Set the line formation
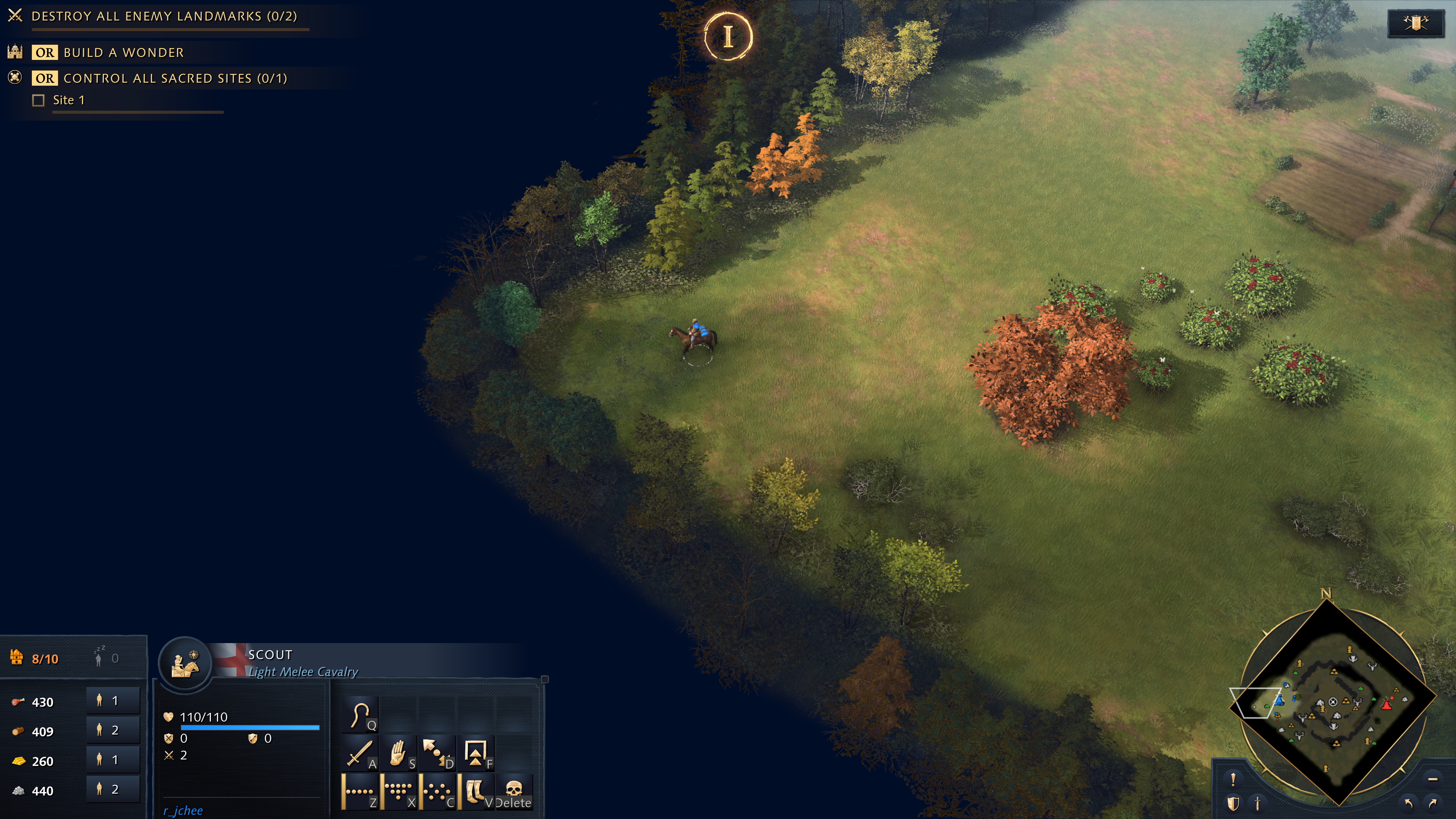Viewport: 1456px width, 819px height. tap(360, 791)
